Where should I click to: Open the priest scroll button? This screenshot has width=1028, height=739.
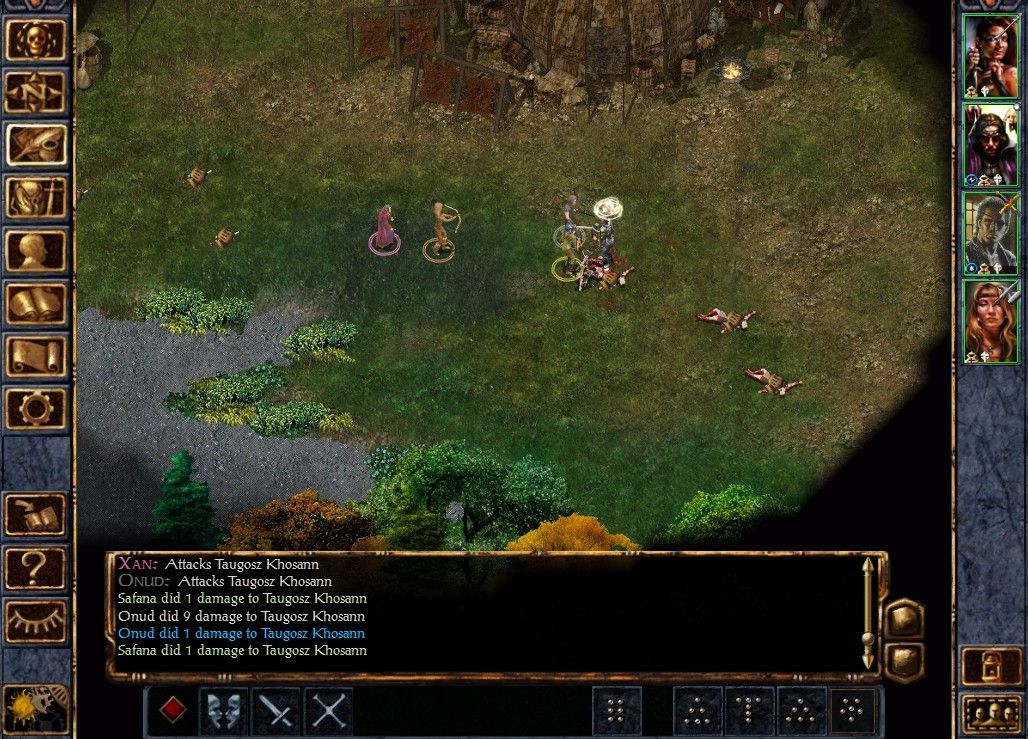click(36, 357)
